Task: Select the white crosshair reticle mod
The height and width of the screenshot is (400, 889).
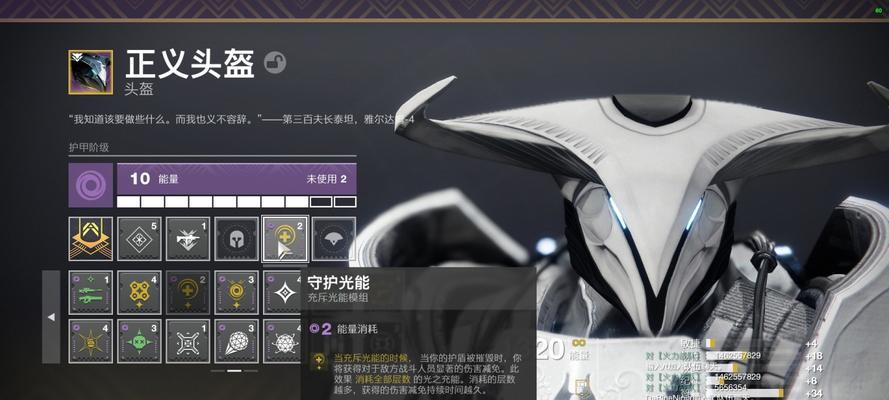Action: (187, 341)
